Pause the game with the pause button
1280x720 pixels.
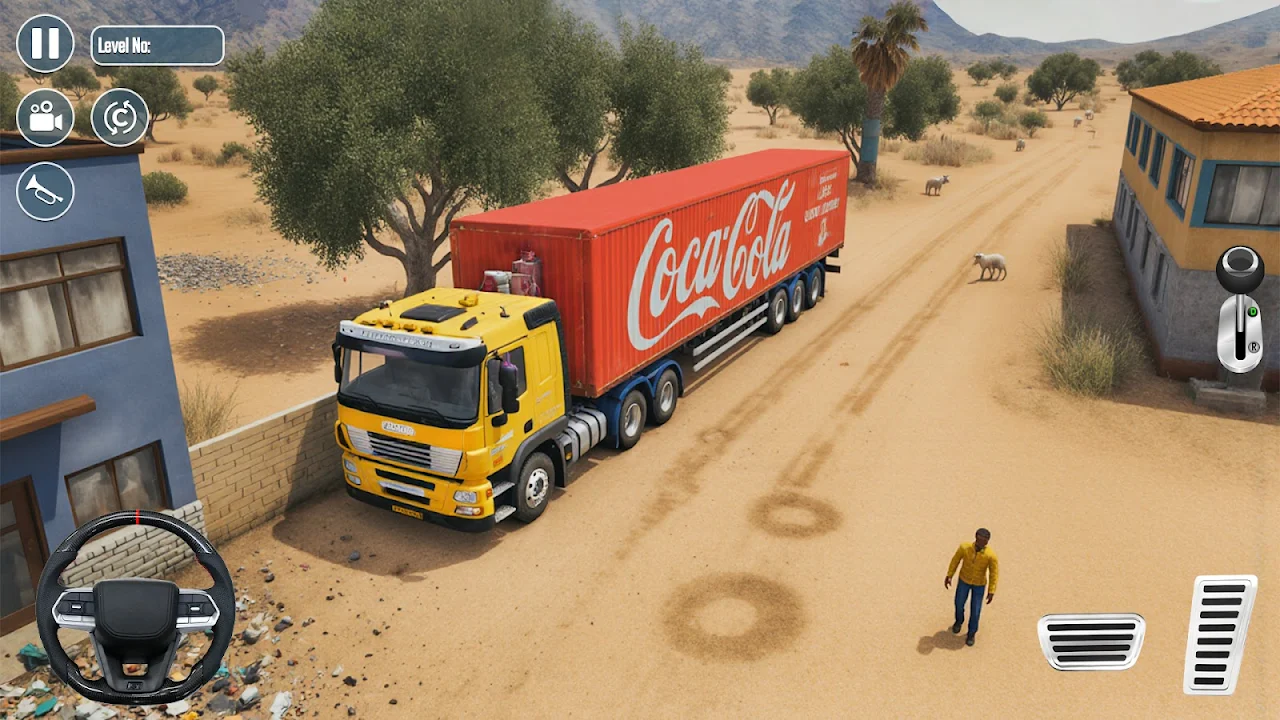pos(45,44)
